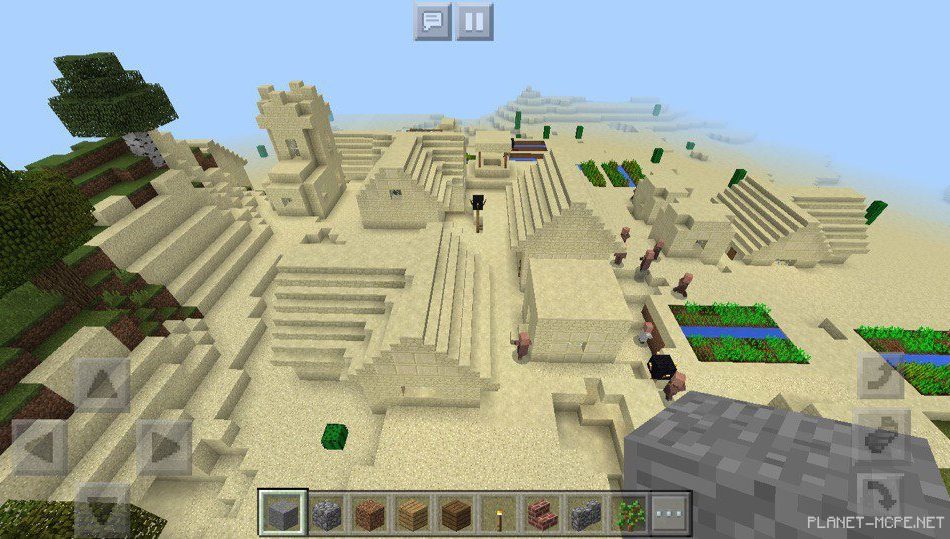This screenshot has width=950, height=539.
Task: Select the cobblestone stairs slot
Action: click(x=584, y=515)
